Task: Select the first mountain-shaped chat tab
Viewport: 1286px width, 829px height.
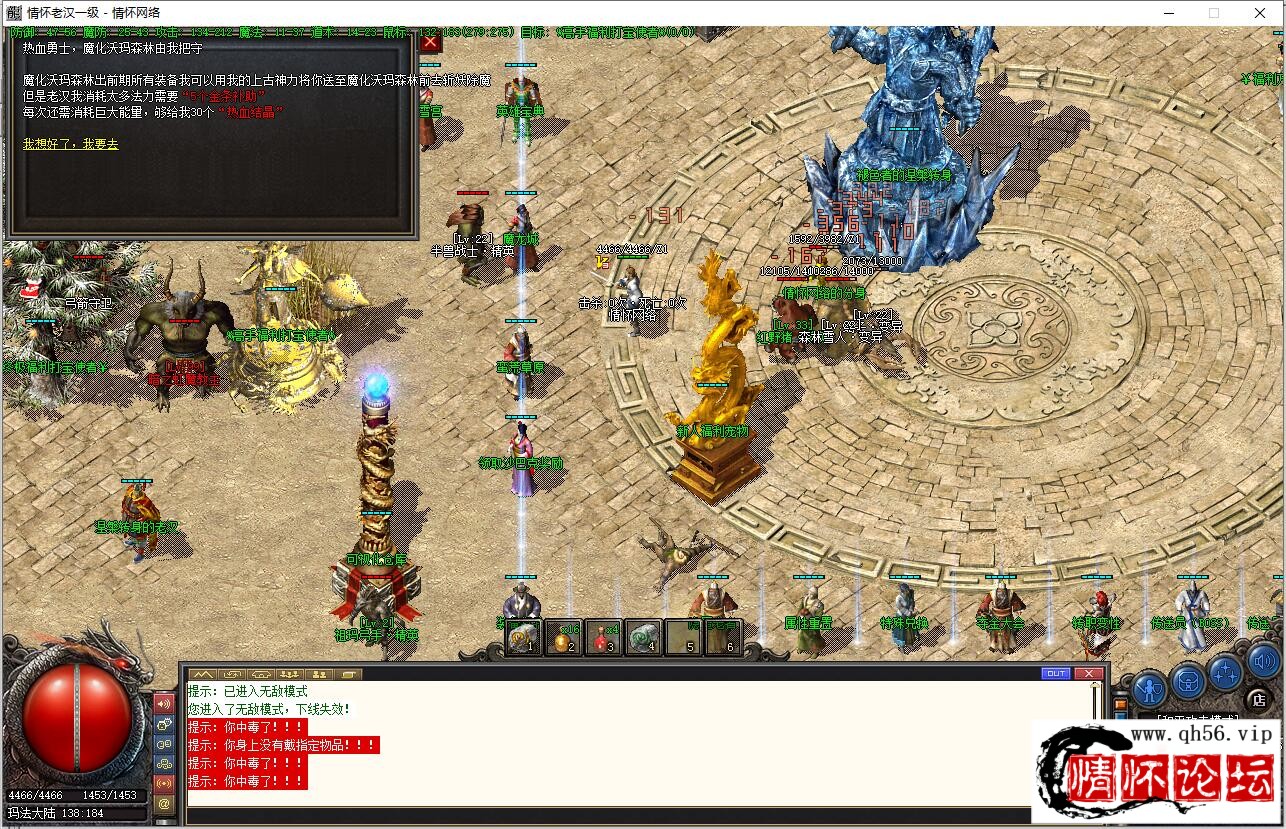Action: (203, 674)
